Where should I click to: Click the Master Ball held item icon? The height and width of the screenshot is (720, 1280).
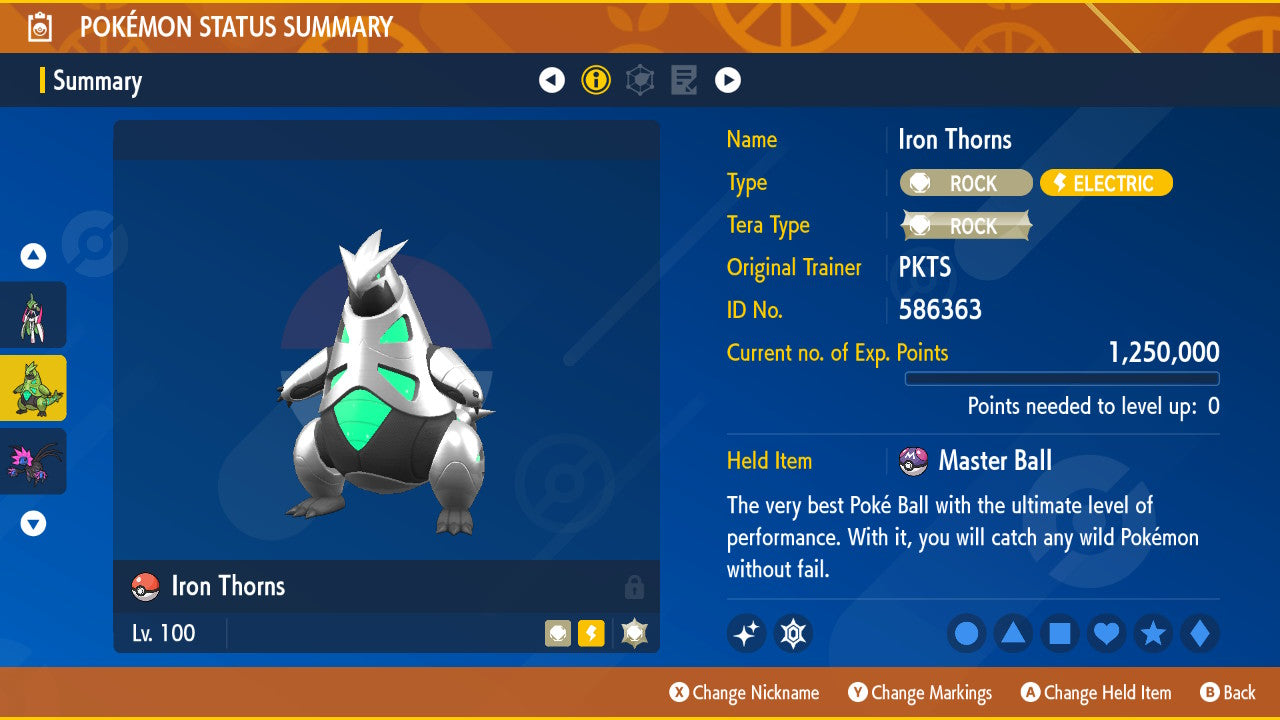(x=913, y=461)
